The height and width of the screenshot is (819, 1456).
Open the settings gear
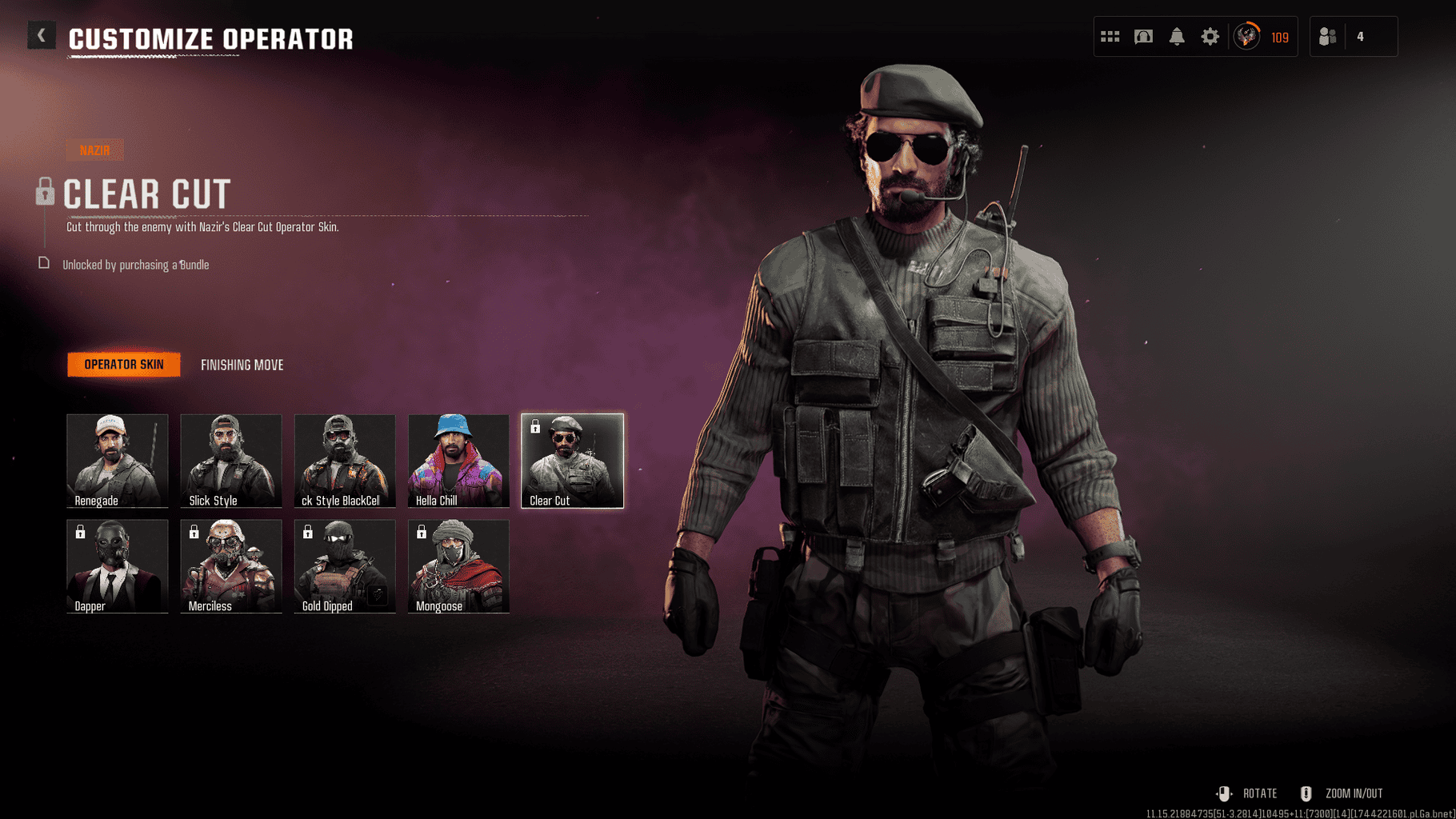1210,36
